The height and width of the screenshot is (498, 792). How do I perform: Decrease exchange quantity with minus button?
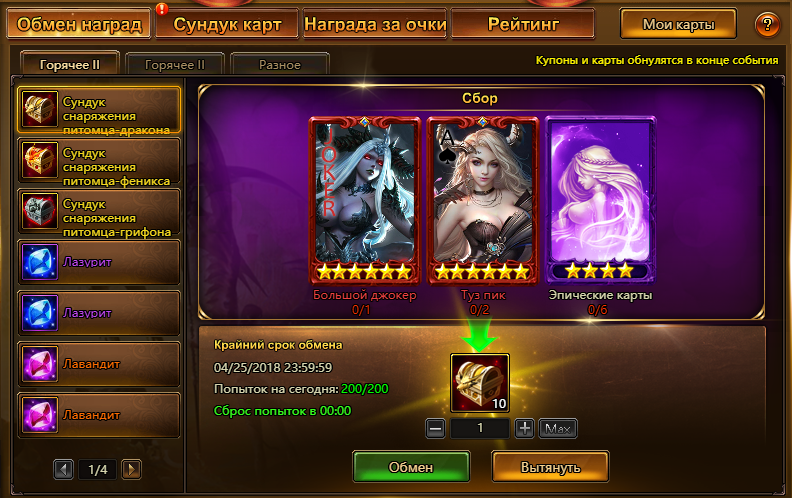(x=435, y=429)
